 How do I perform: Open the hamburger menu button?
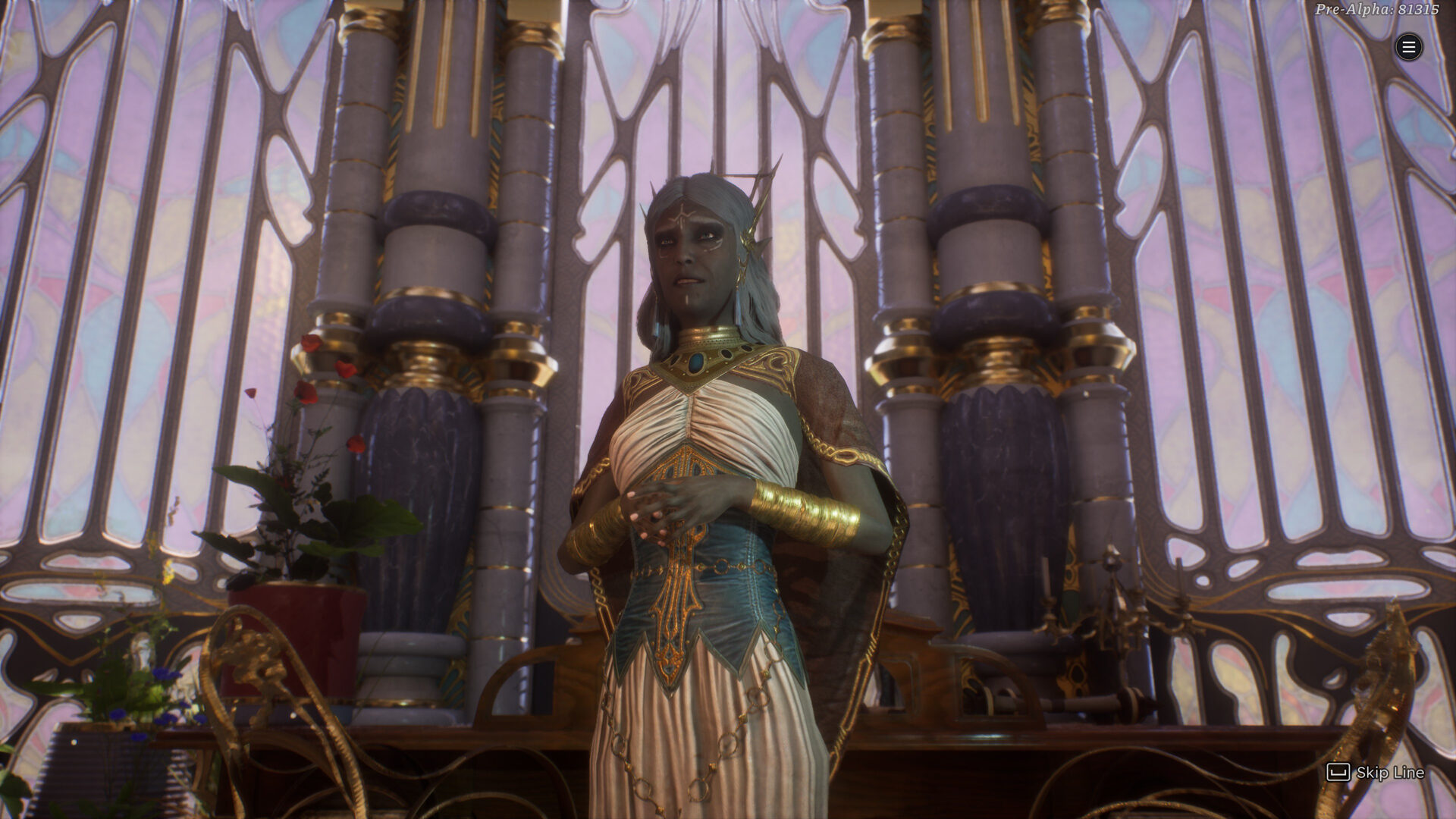click(x=1408, y=48)
